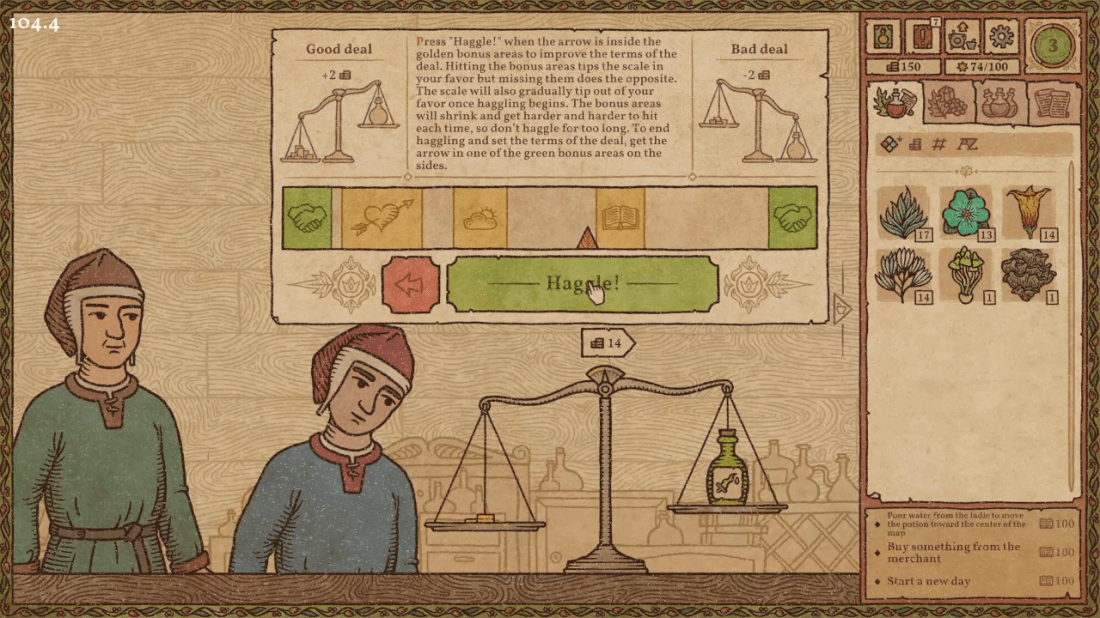Select the orange bell flower ingredient

click(x=1028, y=211)
